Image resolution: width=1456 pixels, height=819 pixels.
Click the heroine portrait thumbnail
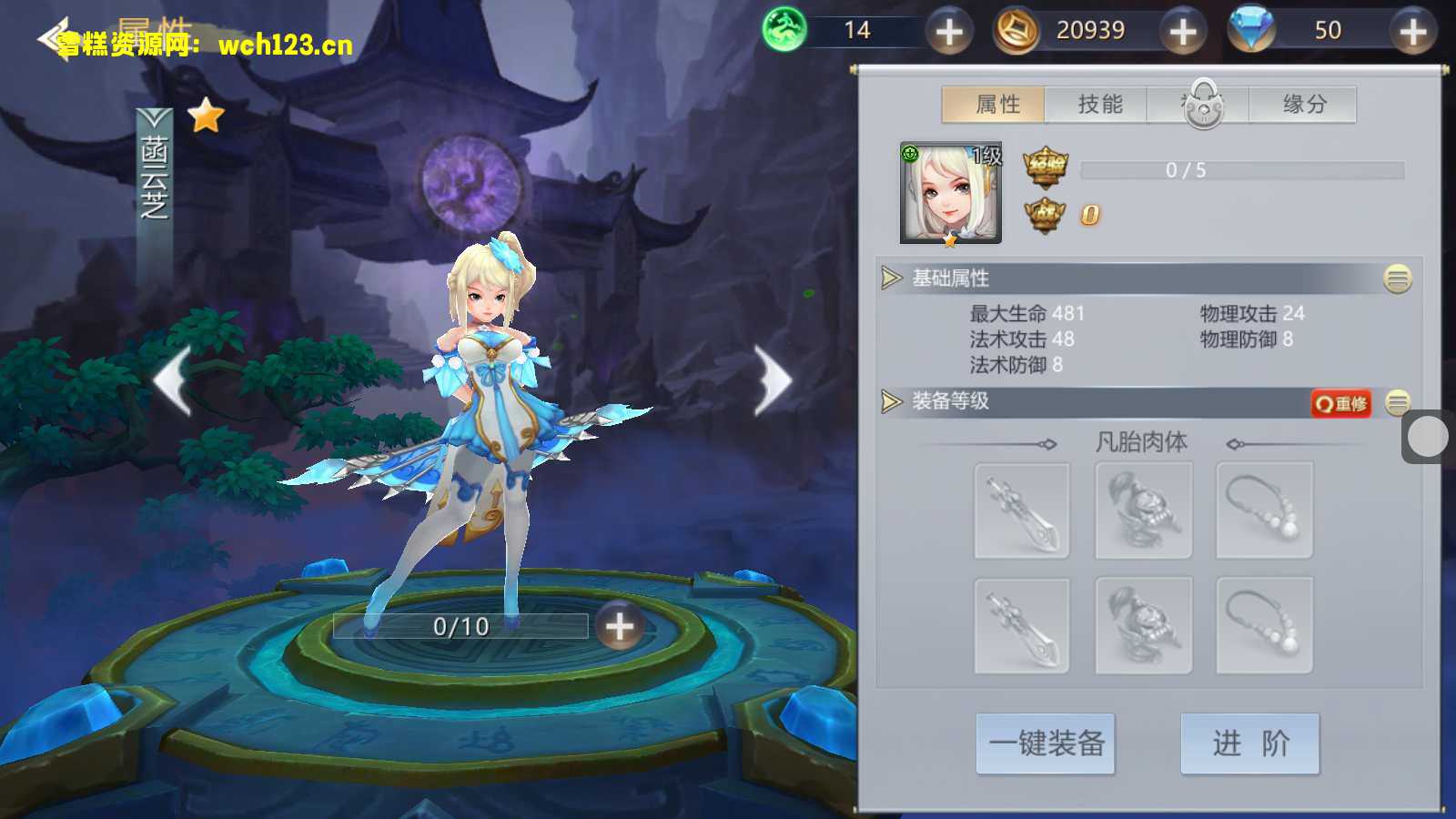(950, 193)
